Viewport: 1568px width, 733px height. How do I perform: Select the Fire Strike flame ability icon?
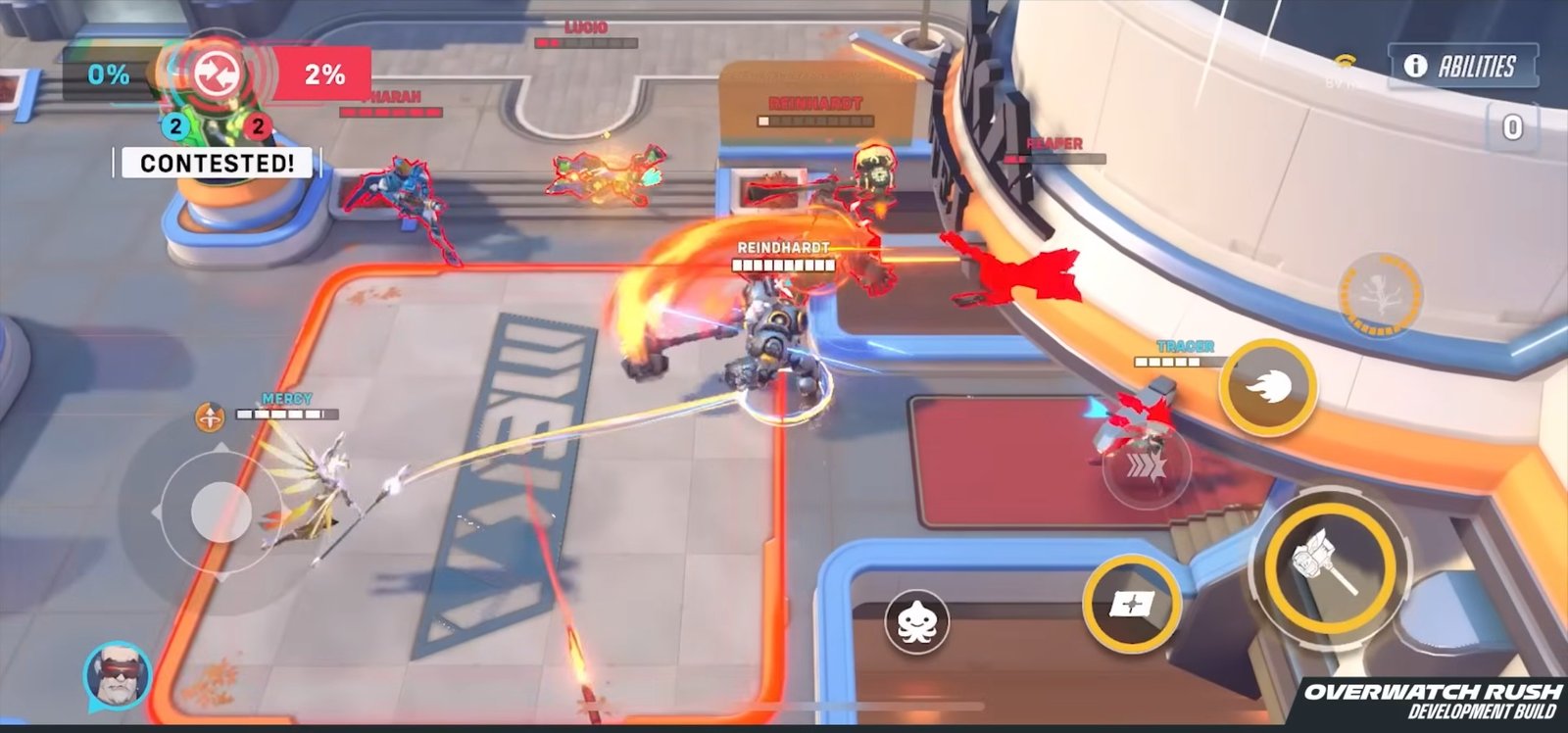1269,385
